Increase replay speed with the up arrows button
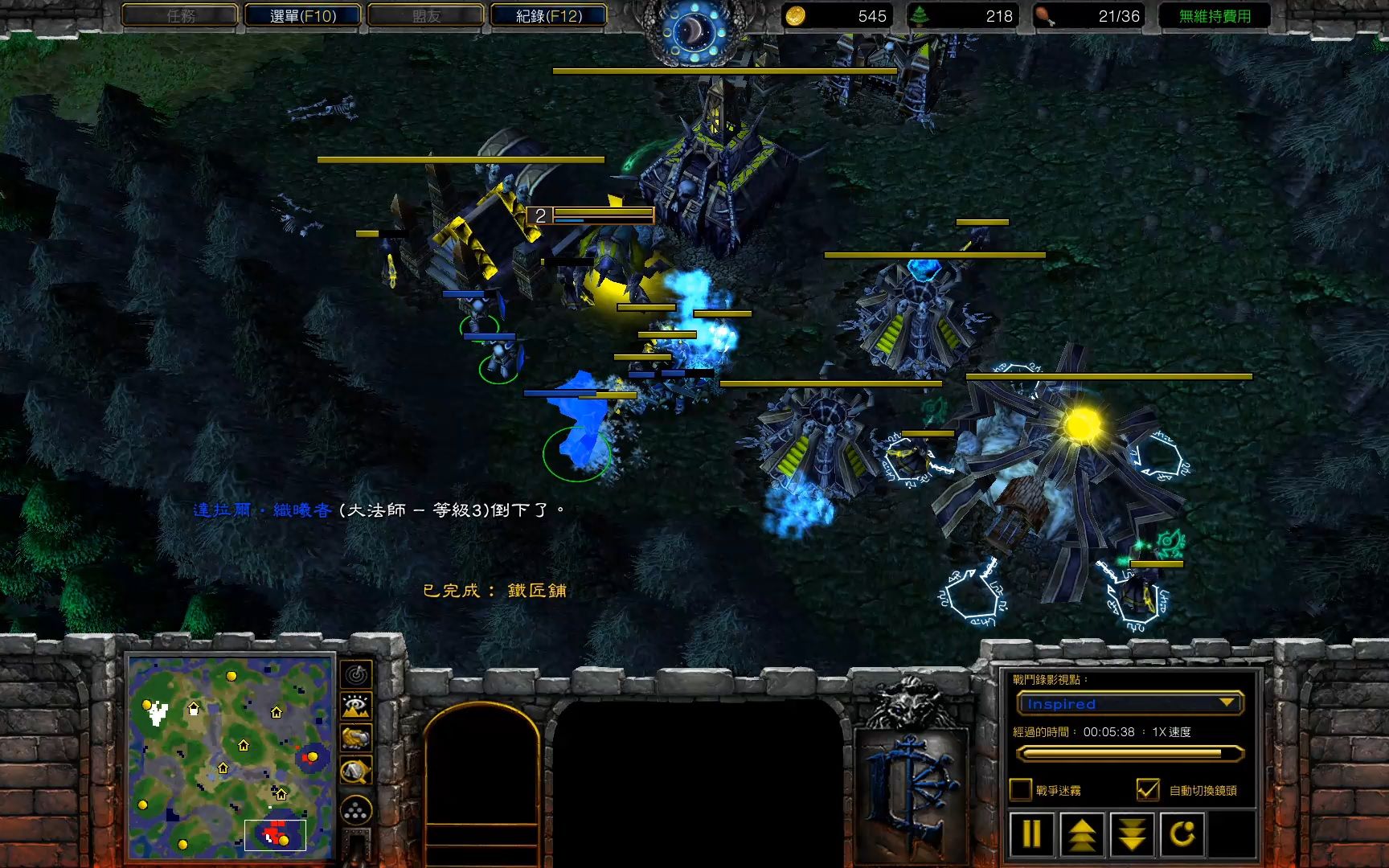Image resolution: width=1389 pixels, height=868 pixels. tap(1082, 834)
